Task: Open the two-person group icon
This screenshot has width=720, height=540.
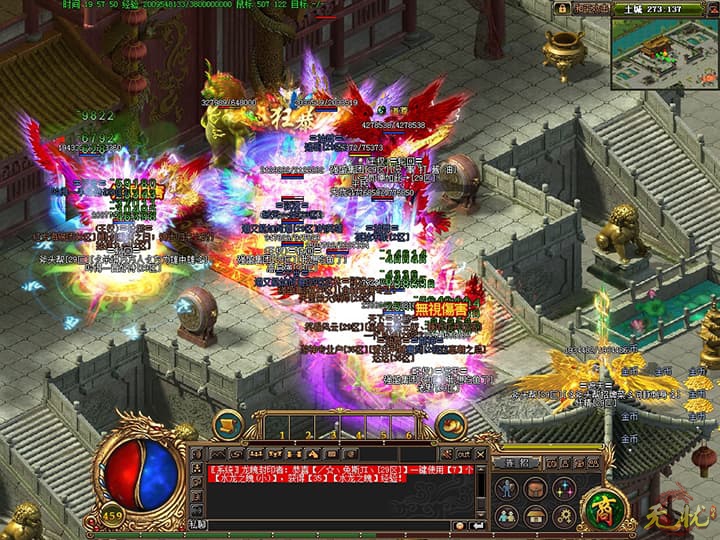Action: coord(507,516)
